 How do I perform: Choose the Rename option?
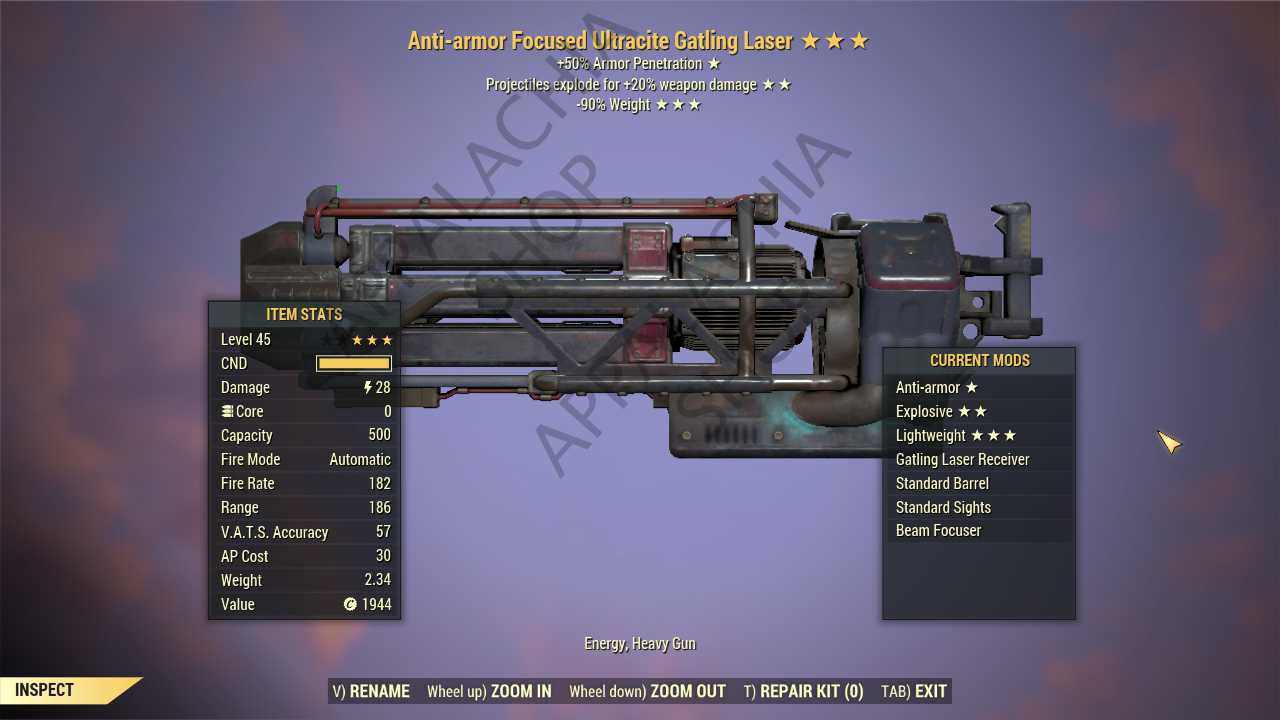coord(371,691)
